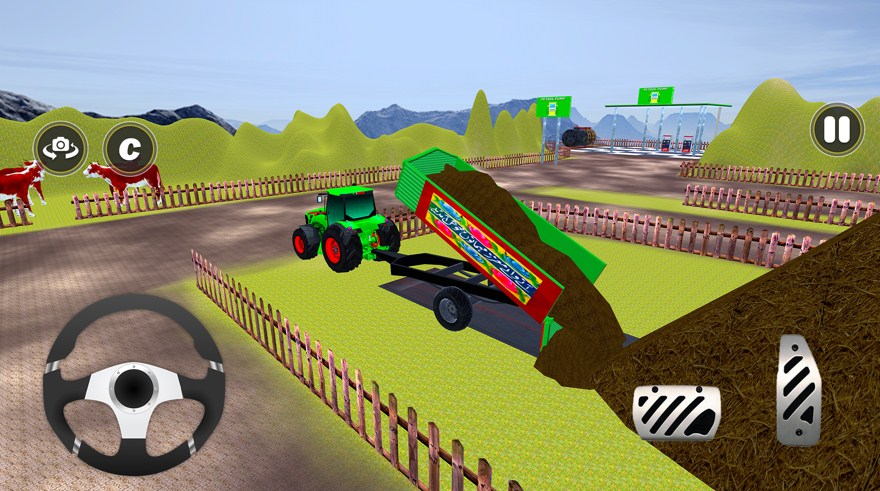The image size is (880, 491).
Task: Click the steering wheel control
Action: 133,385
